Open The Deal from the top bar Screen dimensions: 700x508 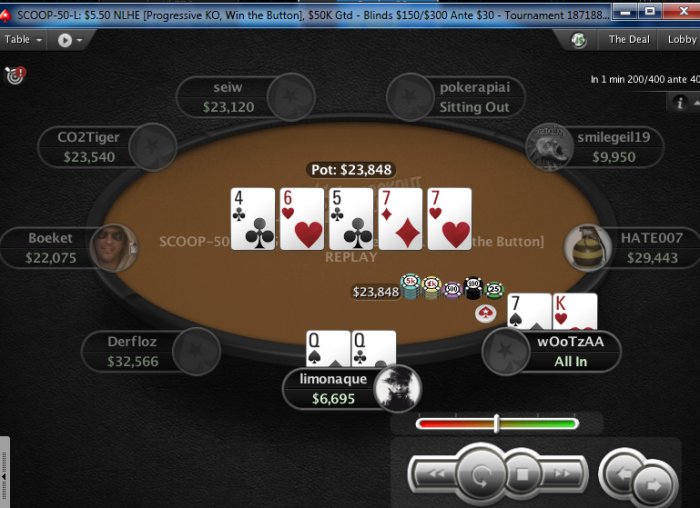pyautogui.click(x=629, y=40)
